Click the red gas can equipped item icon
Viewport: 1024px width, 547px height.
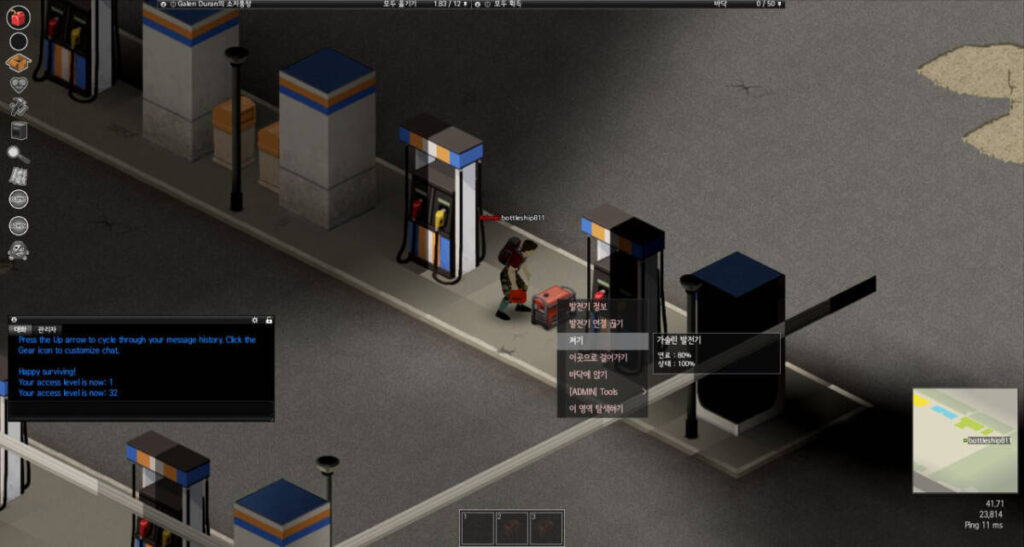[18, 18]
